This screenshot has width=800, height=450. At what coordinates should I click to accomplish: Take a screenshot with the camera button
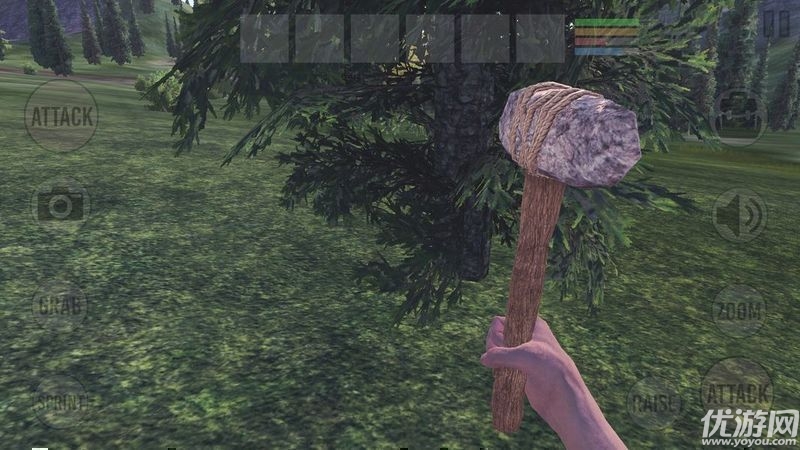[x=60, y=206]
